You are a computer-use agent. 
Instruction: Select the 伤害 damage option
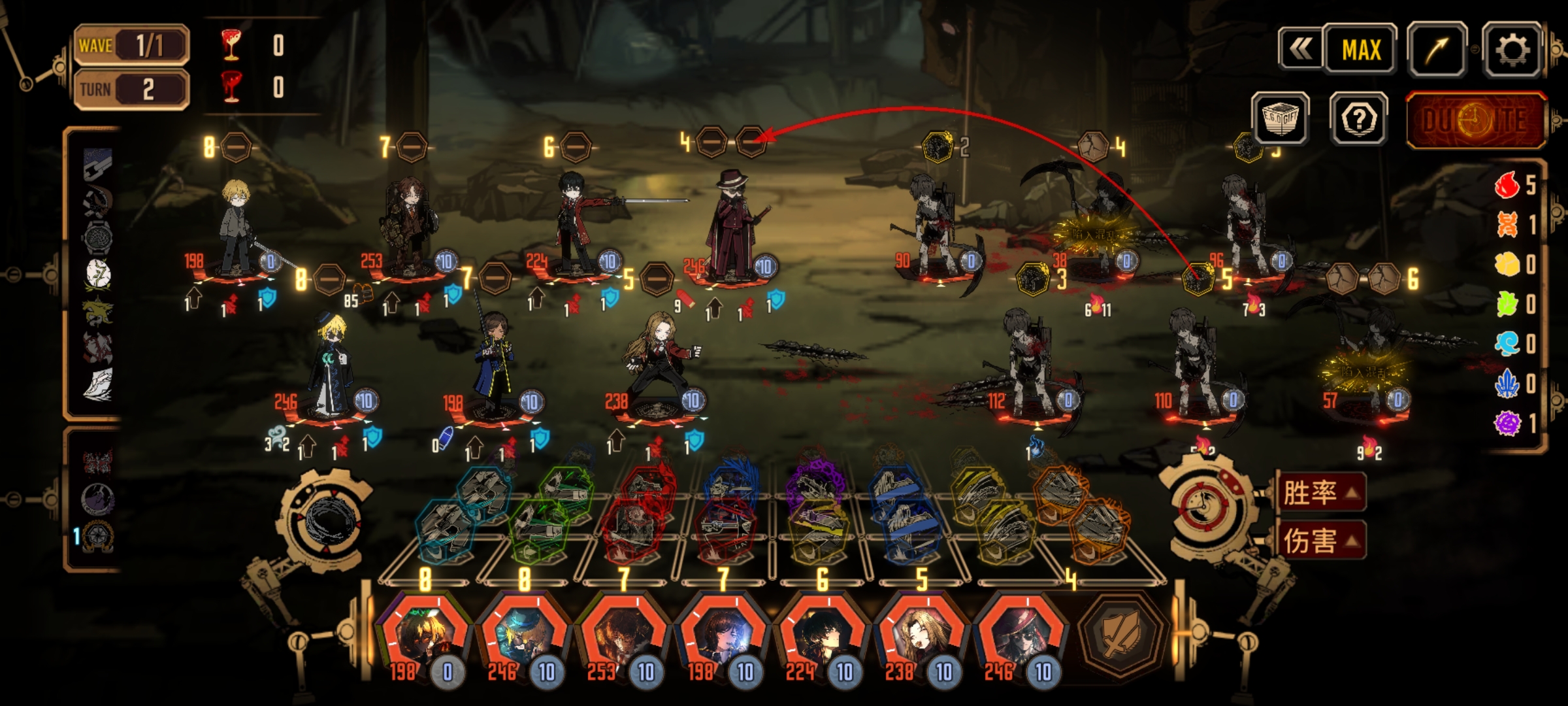pos(1321,541)
